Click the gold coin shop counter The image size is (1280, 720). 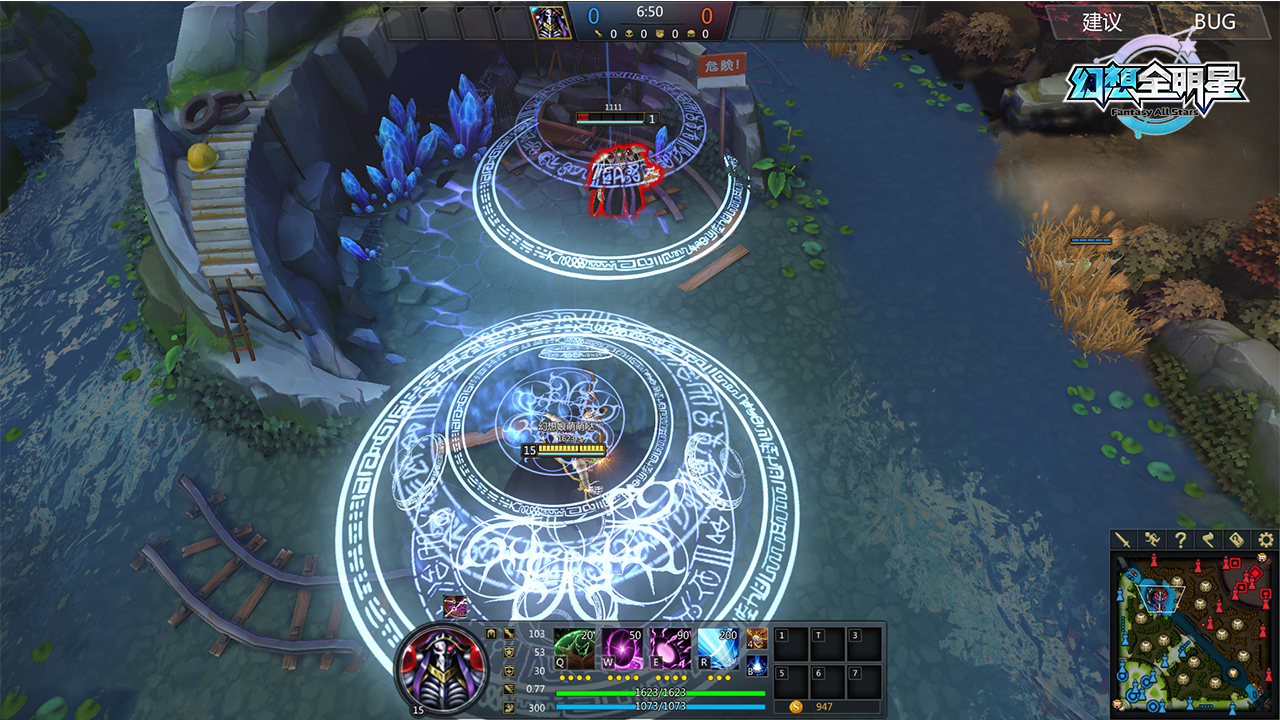coord(825,707)
